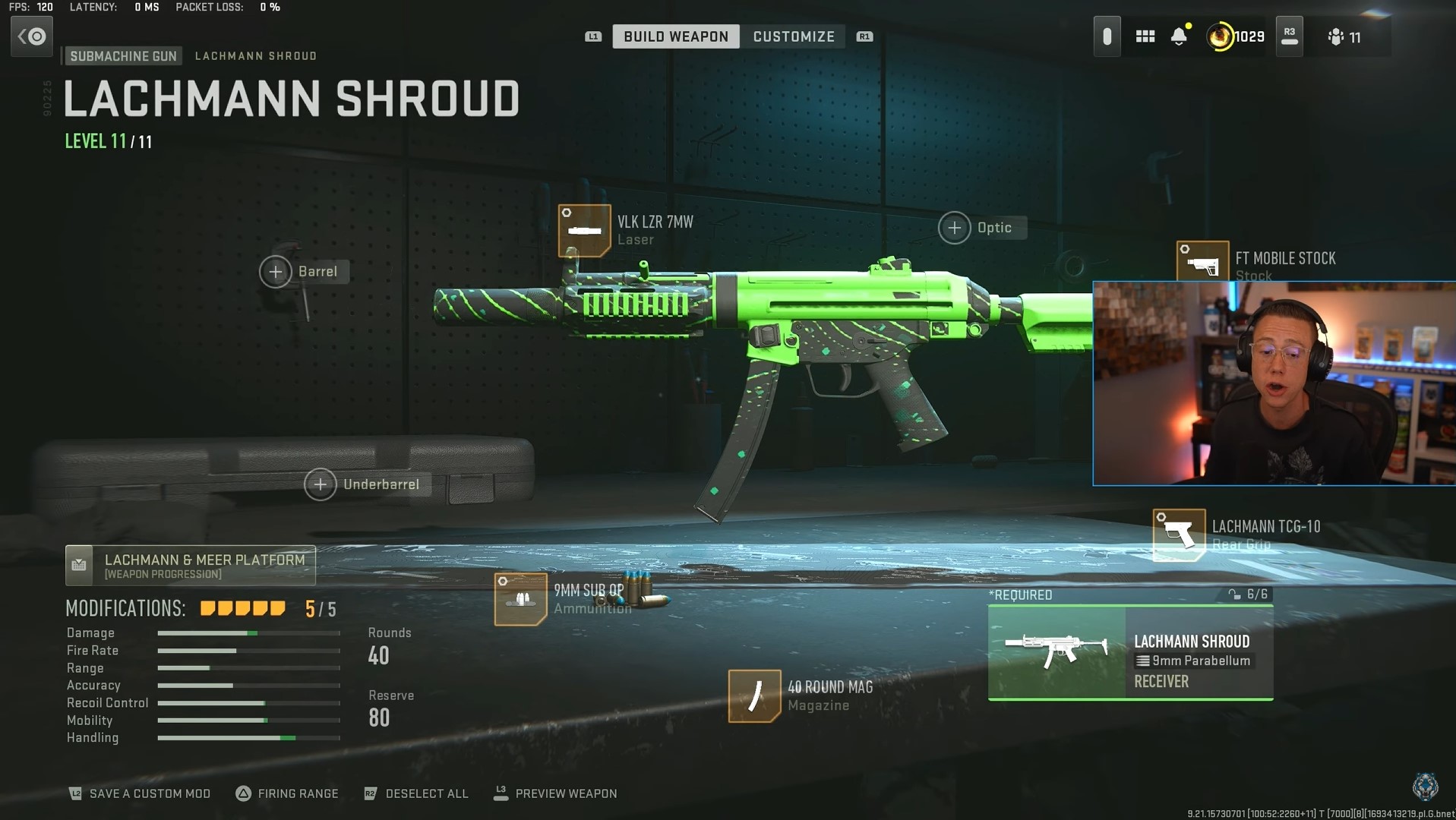Viewport: 1456px width, 820px height.
Task: Select the Build Weapon tab
Action: [675, 36]
